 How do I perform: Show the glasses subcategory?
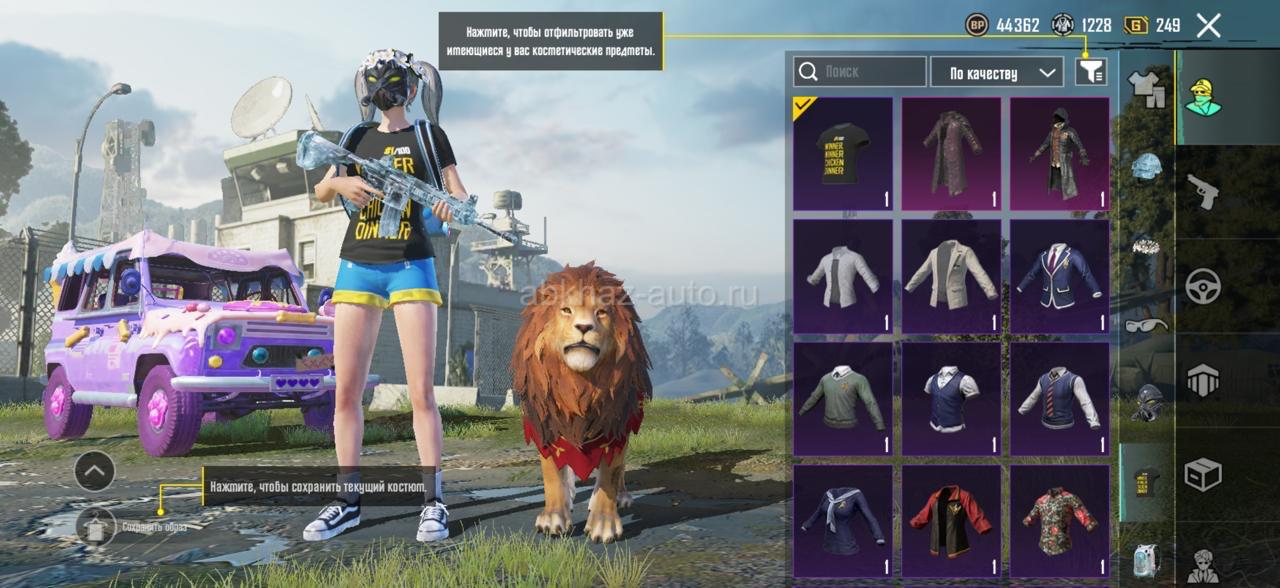1146,325
